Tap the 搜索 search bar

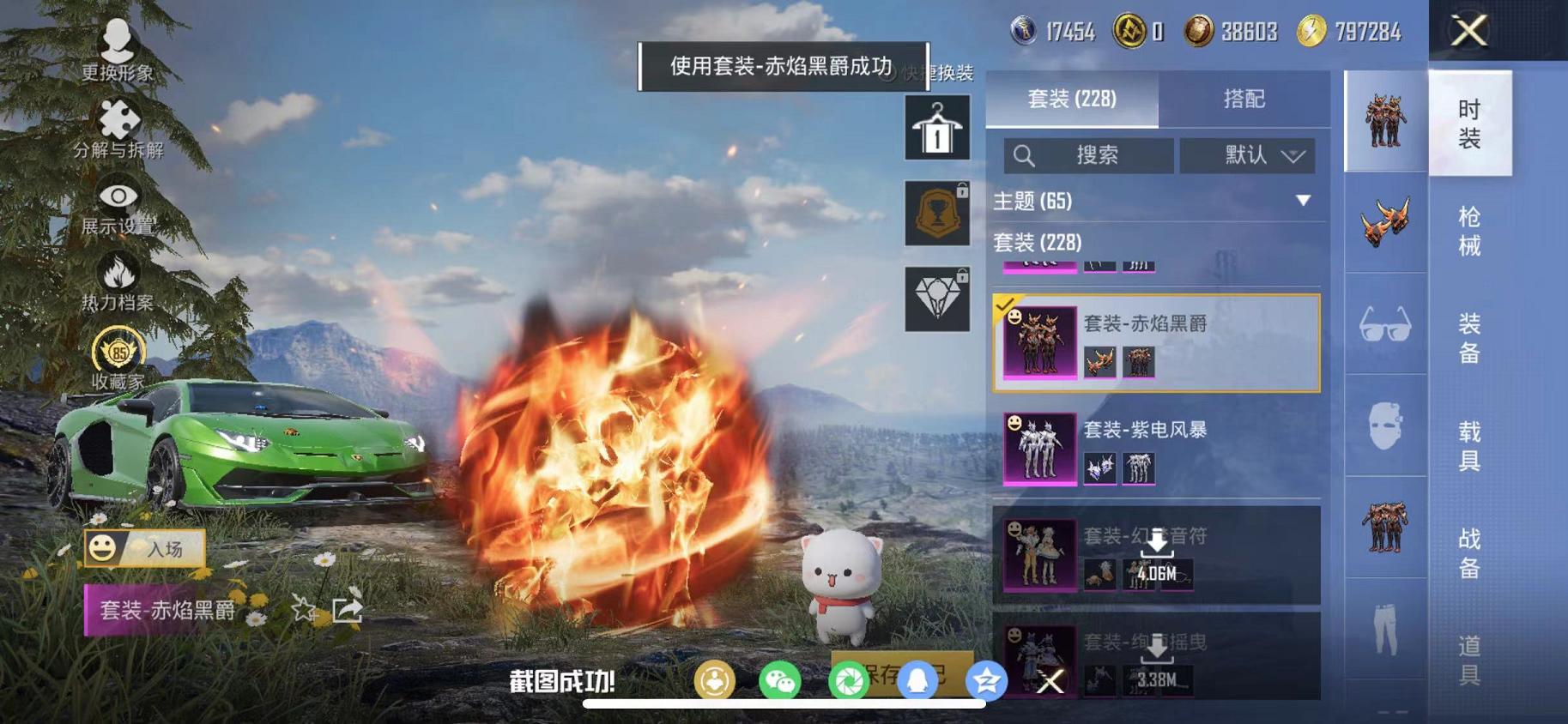1090,156
